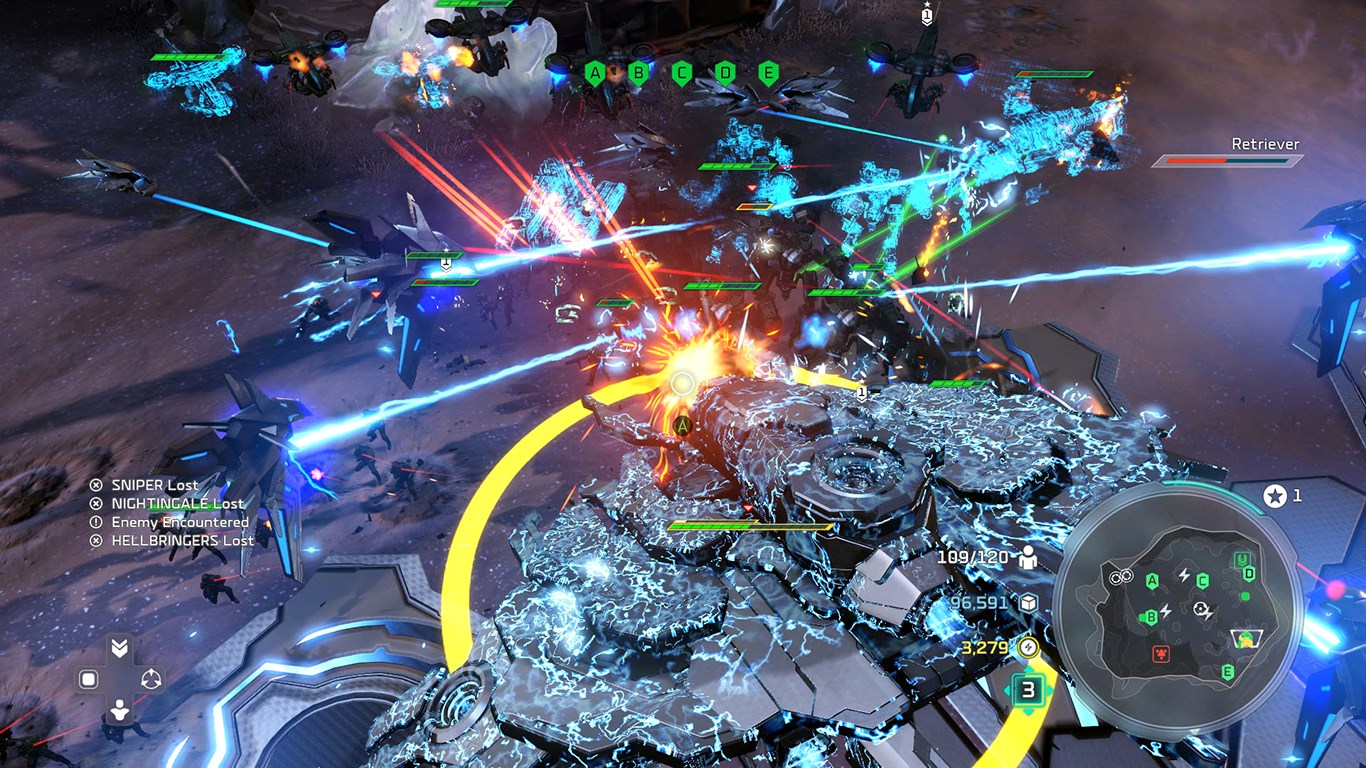
Task: Click the square select-all units icon
Action: click(x=88, y=680)
